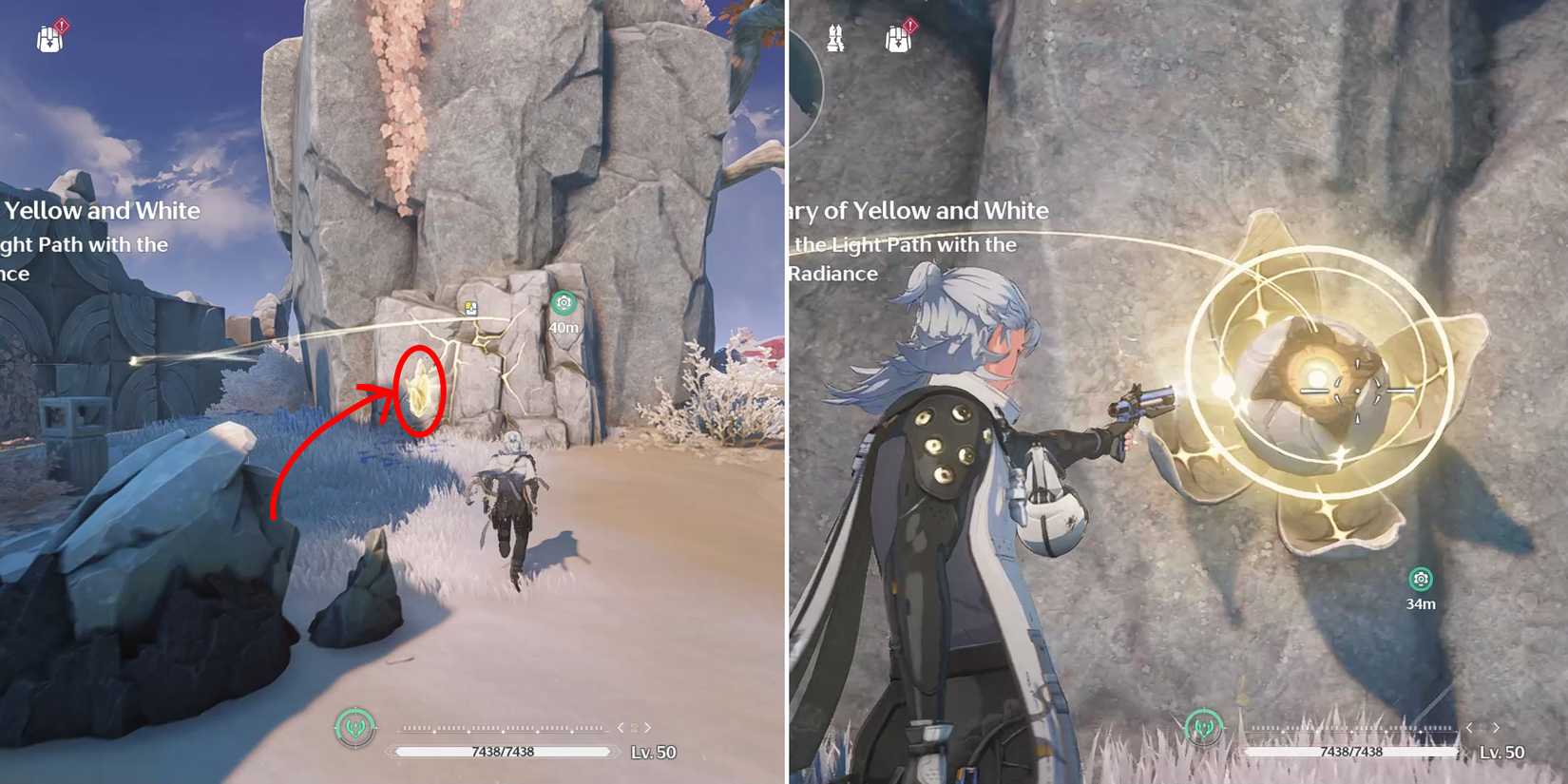The image size is (1568, 784).
Task: Click the camera icon showing 40m distance
Action: (x=564, y=302)
